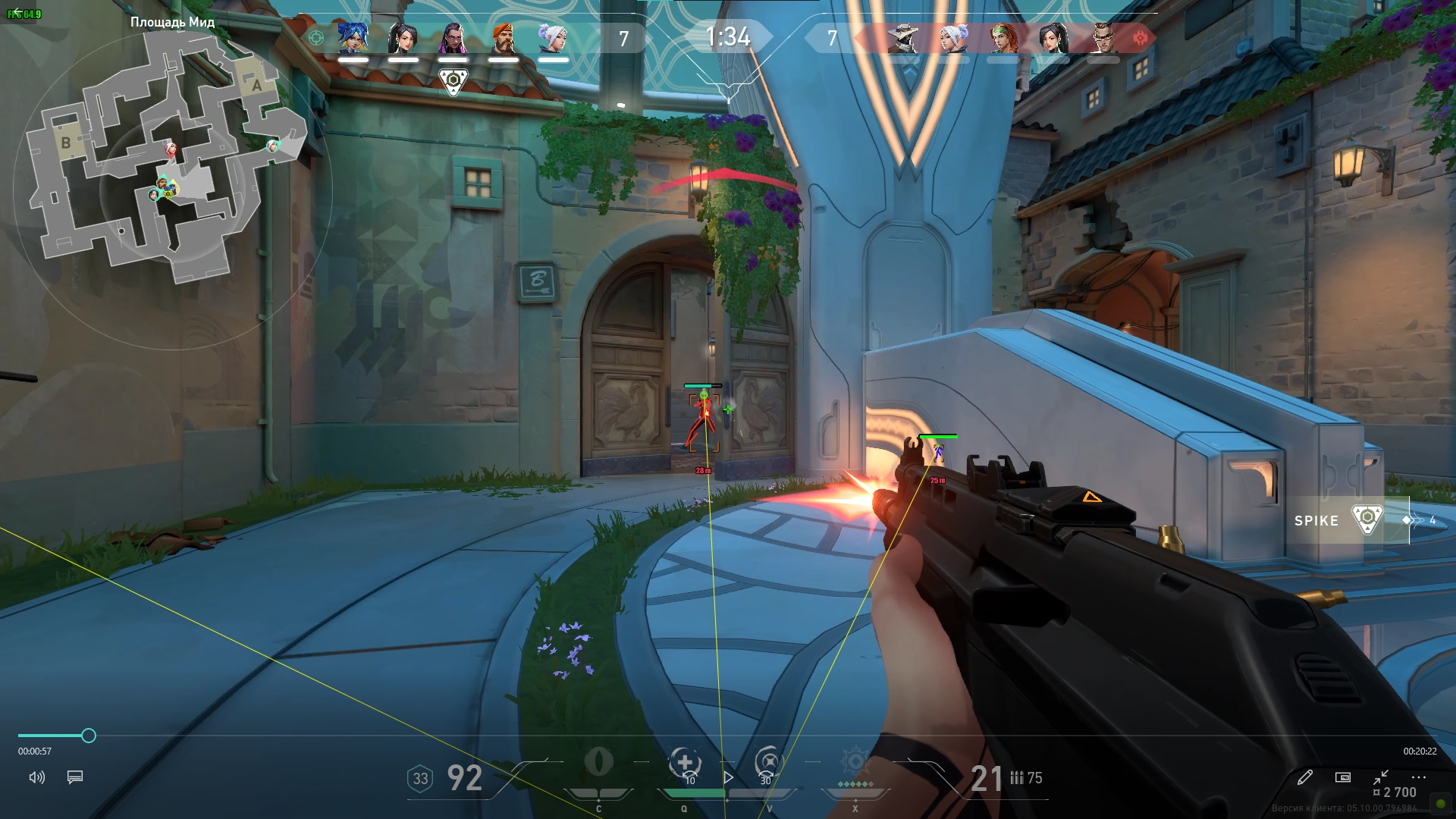Click the round timer showing 1:34
The image size is (1456, 819).
coord(729,35)
